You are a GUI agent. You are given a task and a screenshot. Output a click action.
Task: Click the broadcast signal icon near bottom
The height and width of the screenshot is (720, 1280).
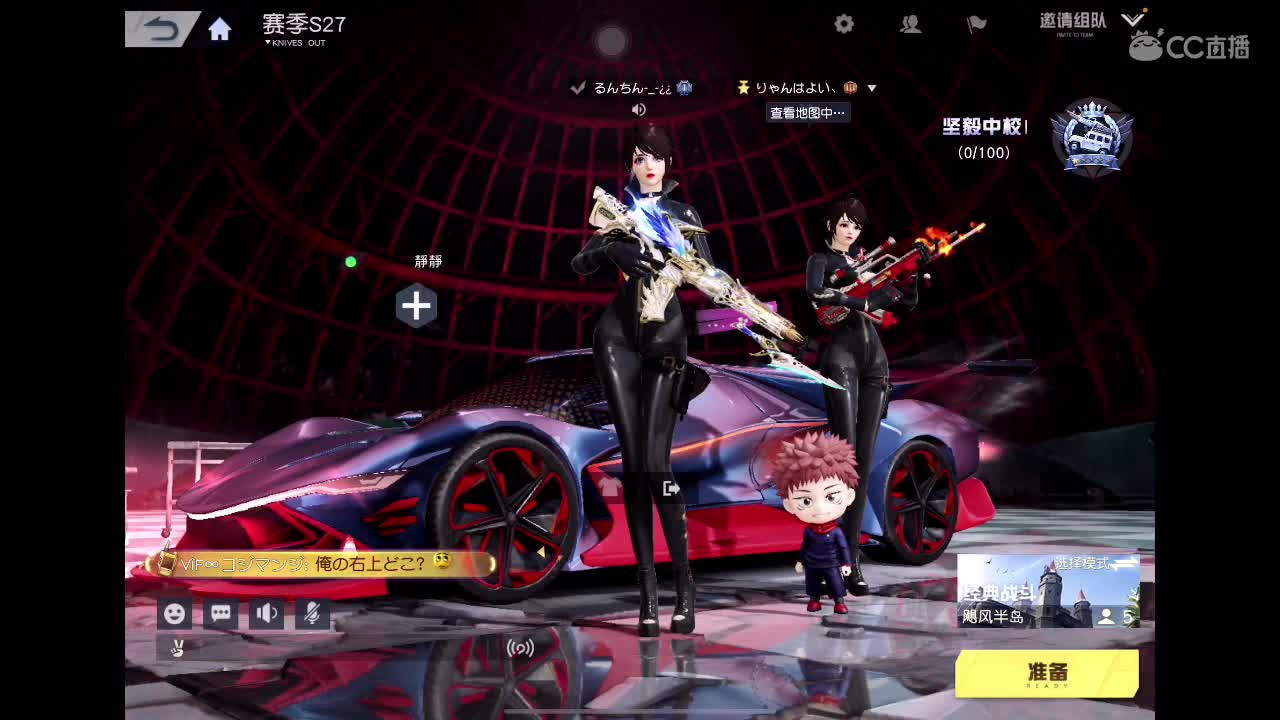click(x=519, y=649)
